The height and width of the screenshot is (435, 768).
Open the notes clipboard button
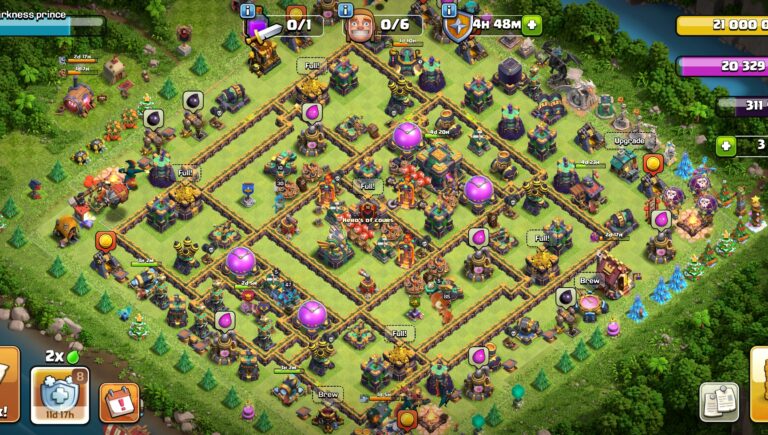click(719, 402)
